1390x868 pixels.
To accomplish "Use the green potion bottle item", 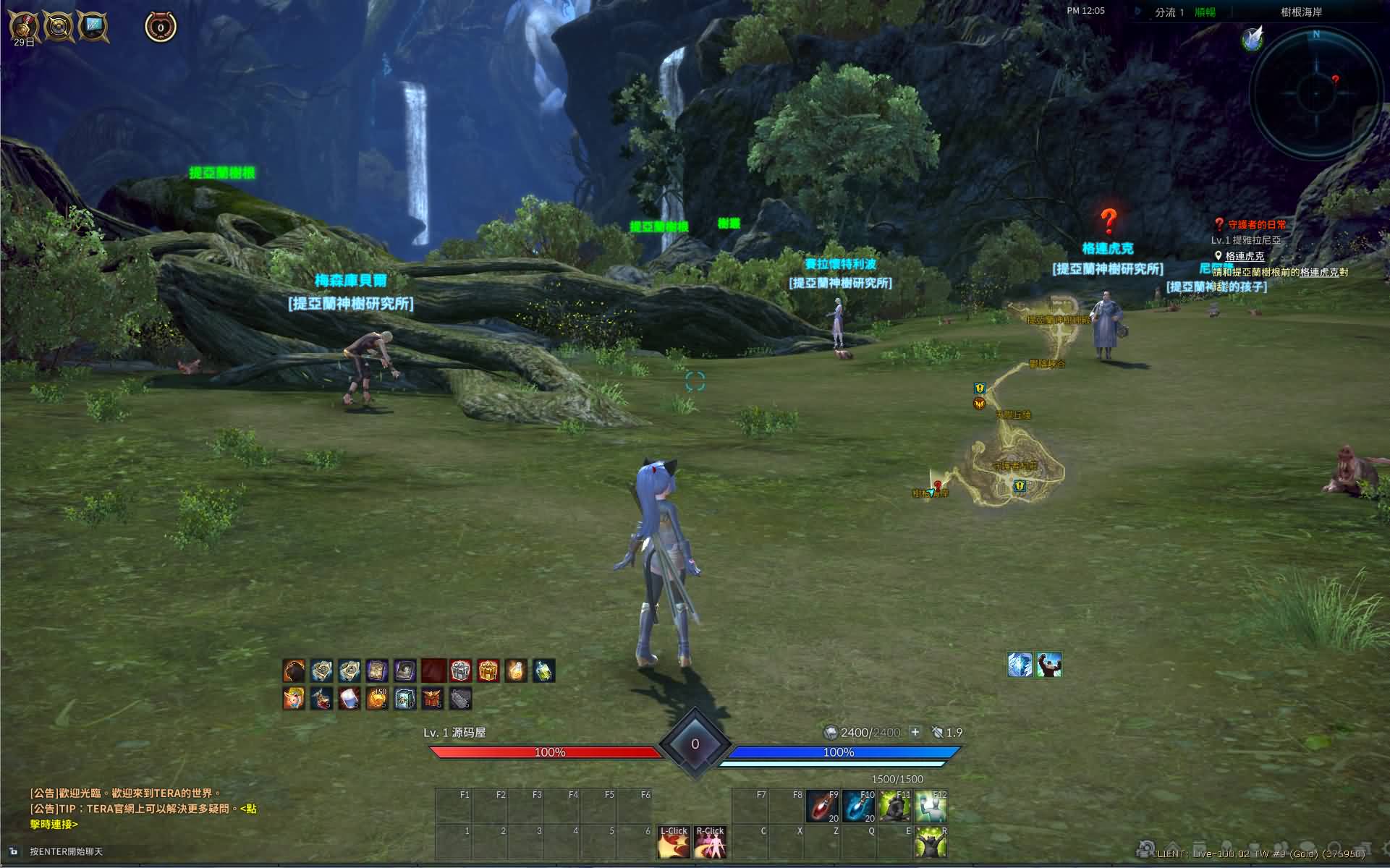I will tap(544, 671).
